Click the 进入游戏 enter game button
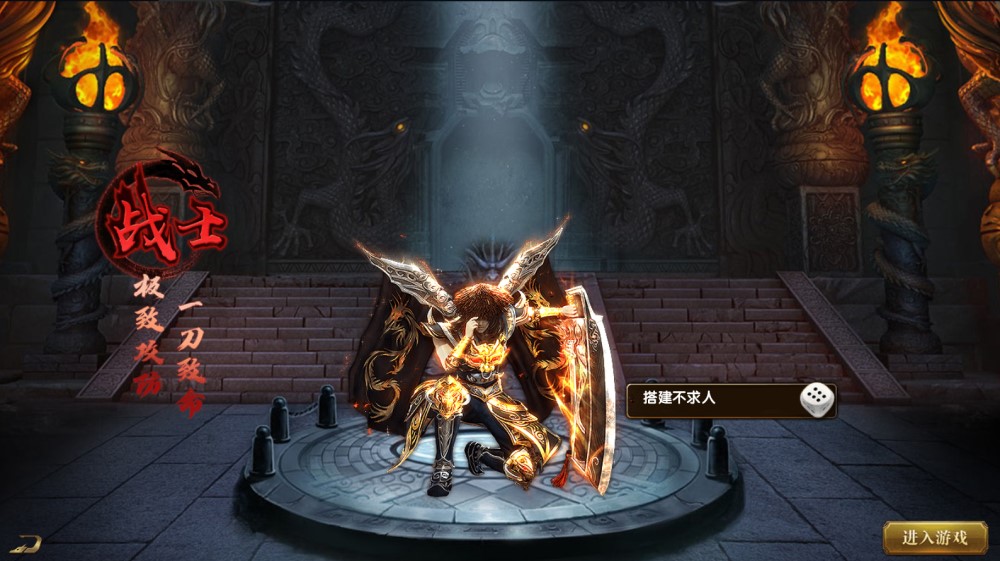Screen dimensions: 1000x561 click(x=935, y=537)
